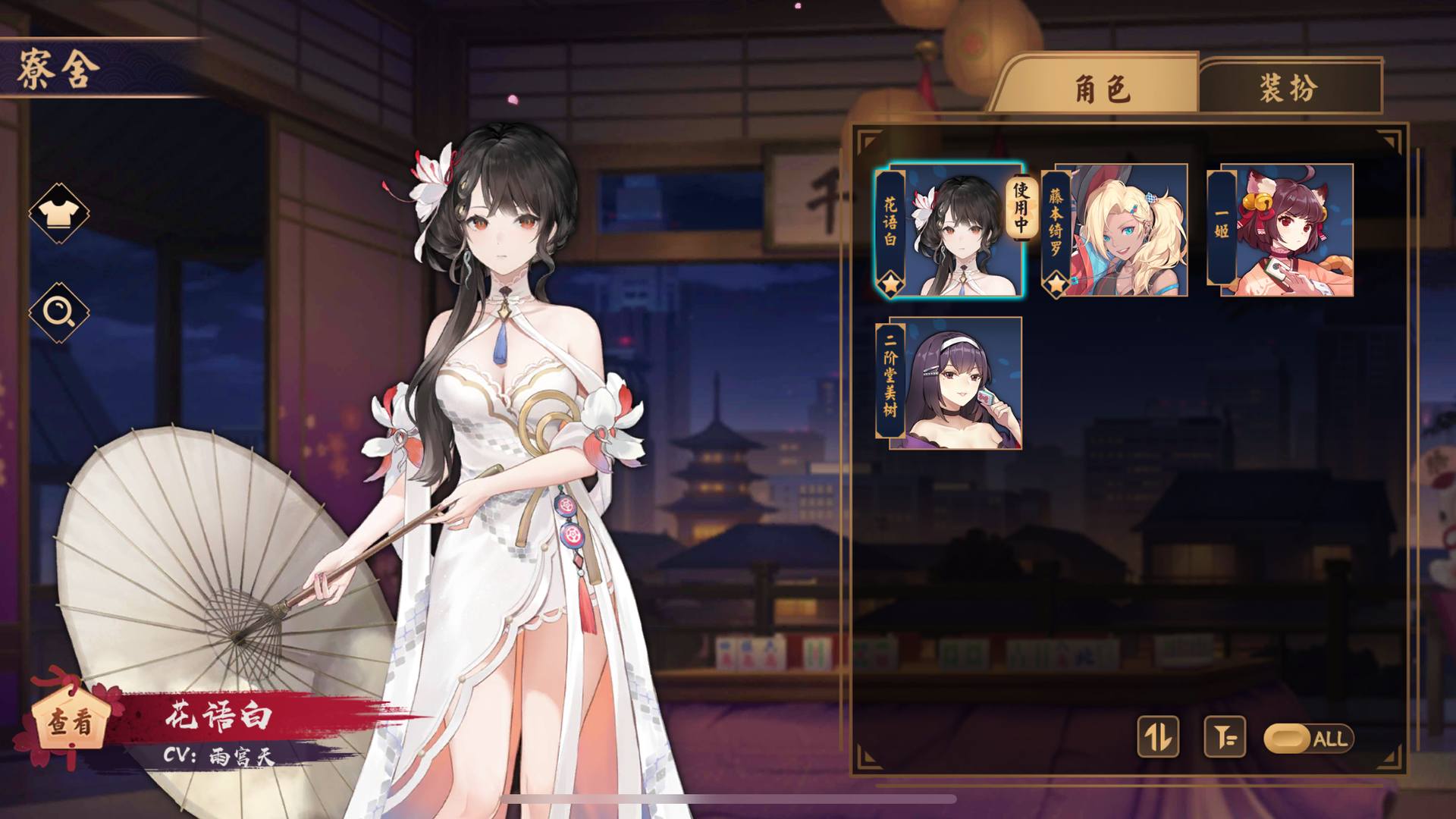The image size is (1456, 819).
Task: Open the character filter button
Action: click(x=1225, y=736)
